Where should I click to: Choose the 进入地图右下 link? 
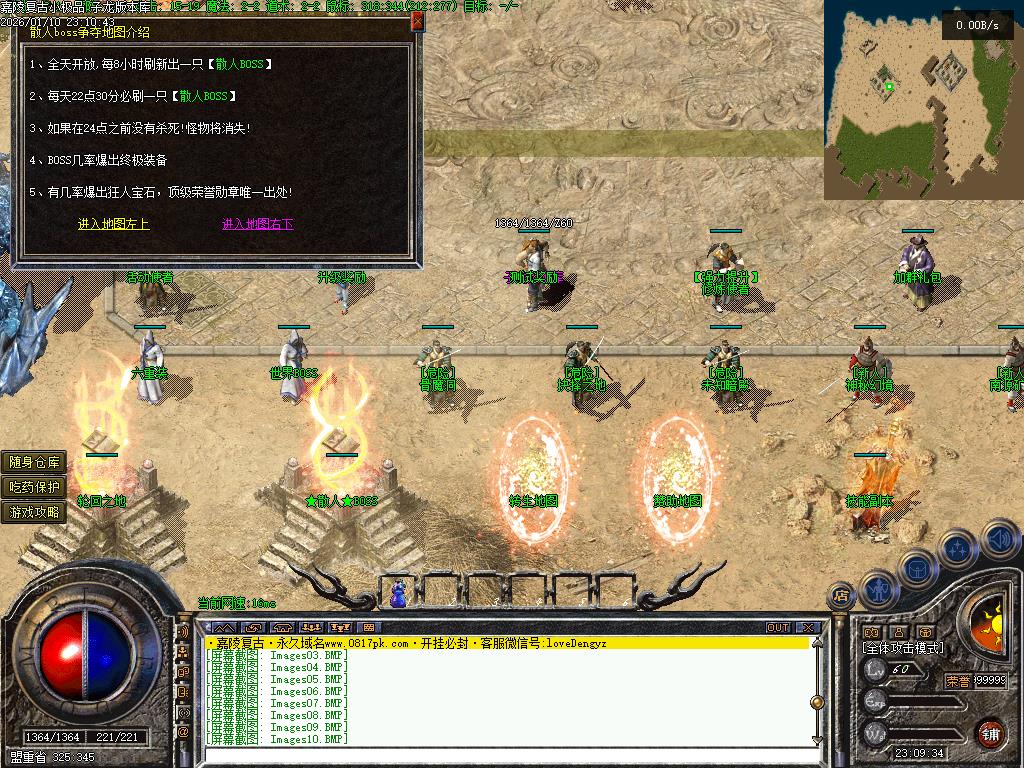(258, 224)
